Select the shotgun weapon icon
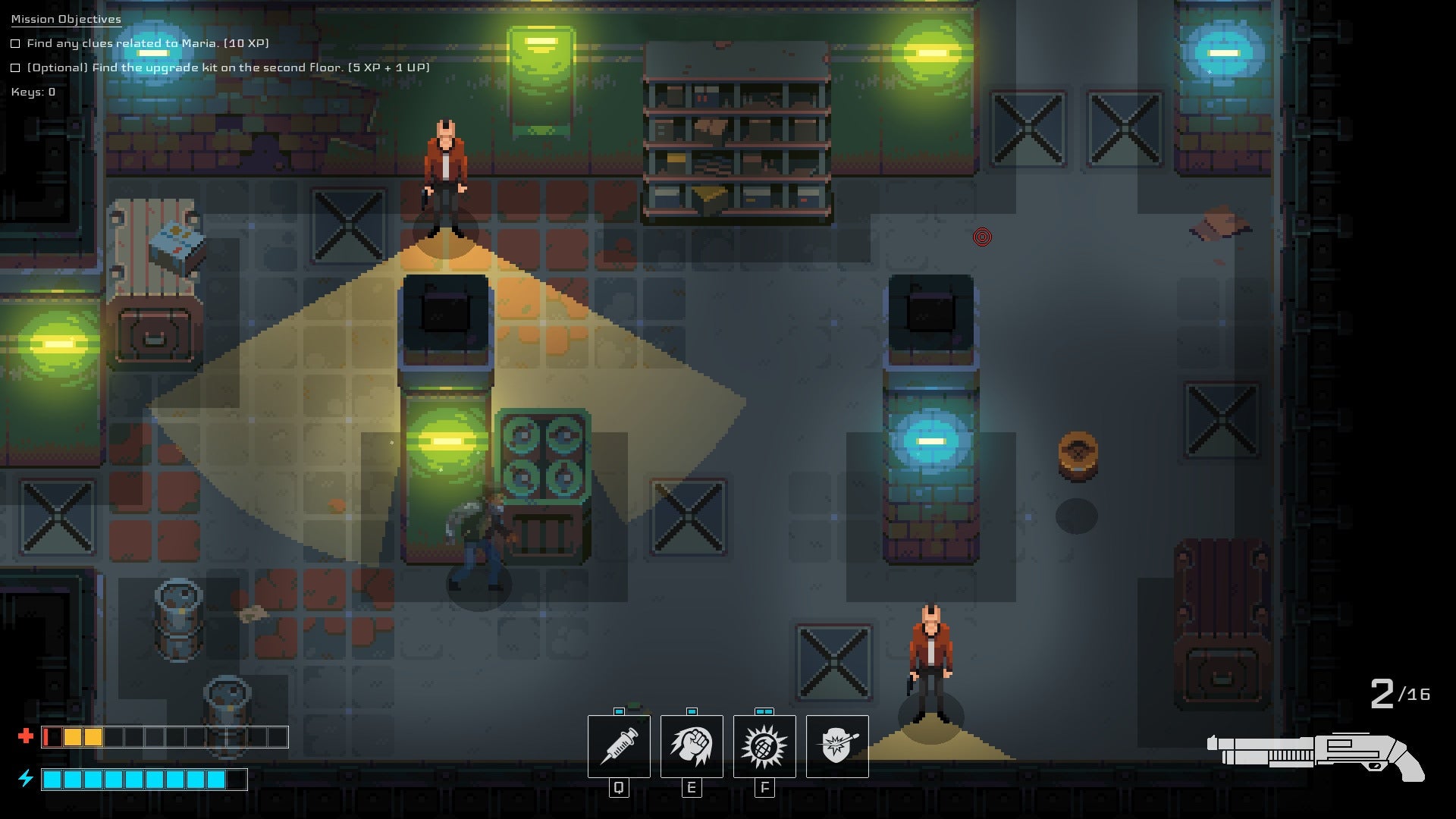Screen dimensions: 1456x819 (x=1316, y=756)
